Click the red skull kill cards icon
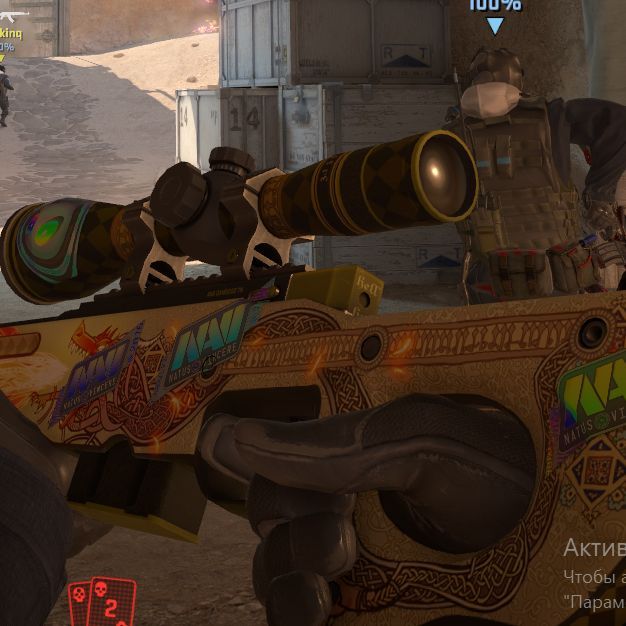This screenshot has height=626, width=626. point(94,603)
